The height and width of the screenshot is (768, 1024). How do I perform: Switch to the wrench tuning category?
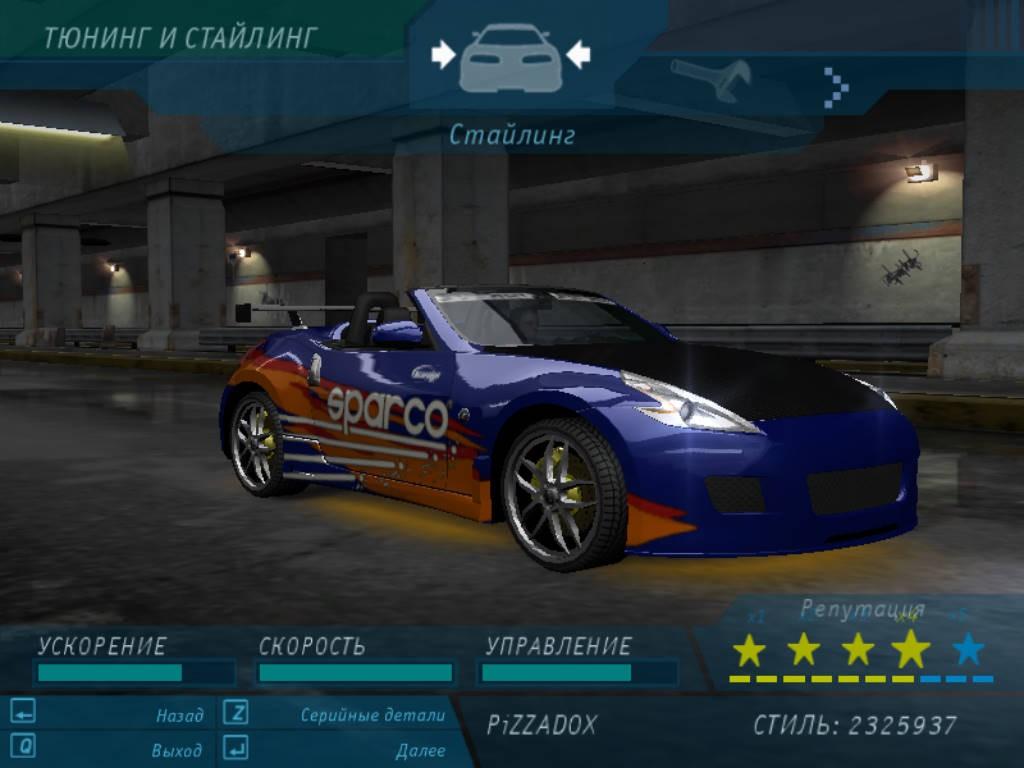[711, 80]
